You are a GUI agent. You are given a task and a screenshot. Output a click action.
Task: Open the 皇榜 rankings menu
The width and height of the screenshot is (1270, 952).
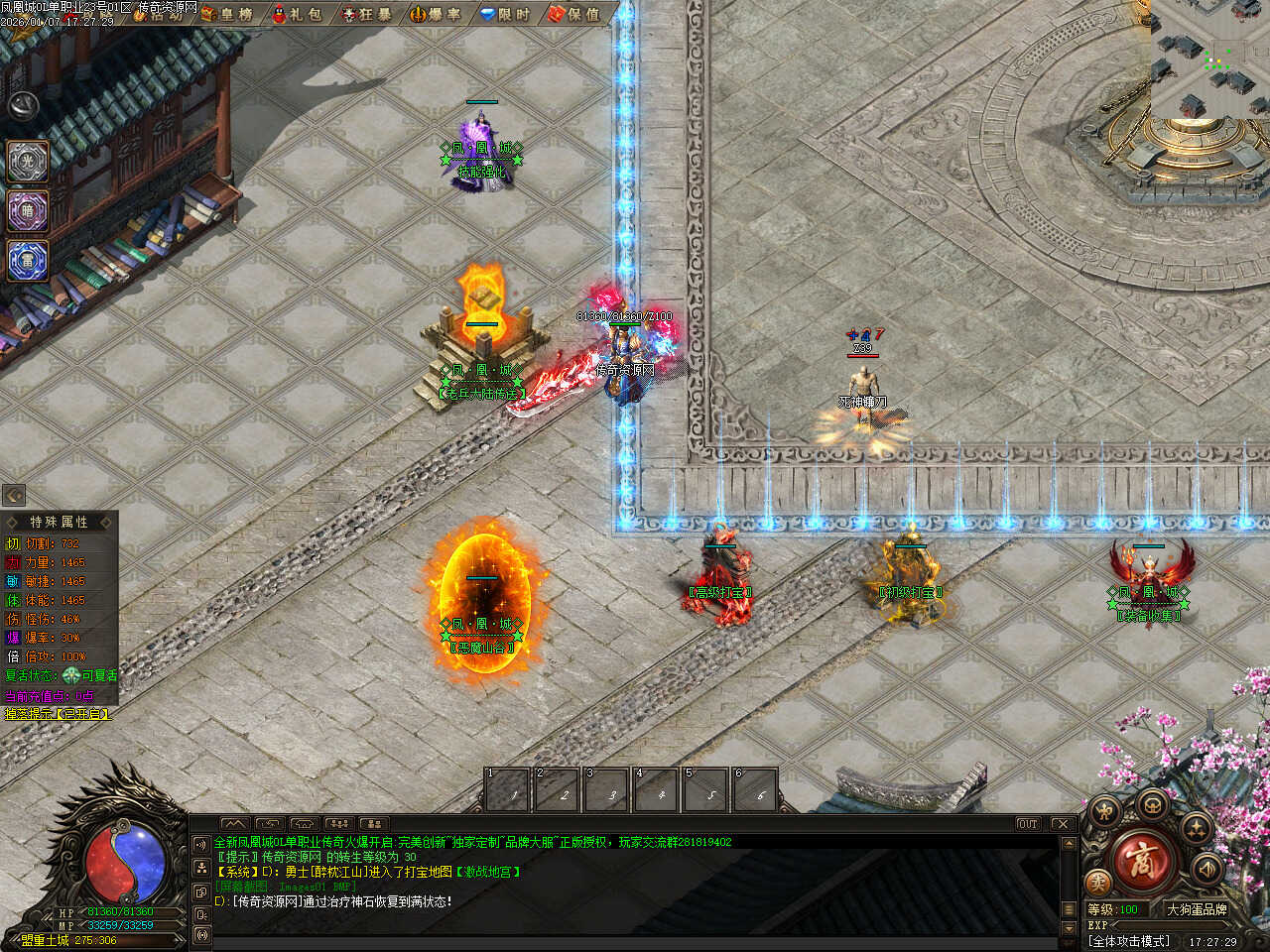(x=227, y=14)
